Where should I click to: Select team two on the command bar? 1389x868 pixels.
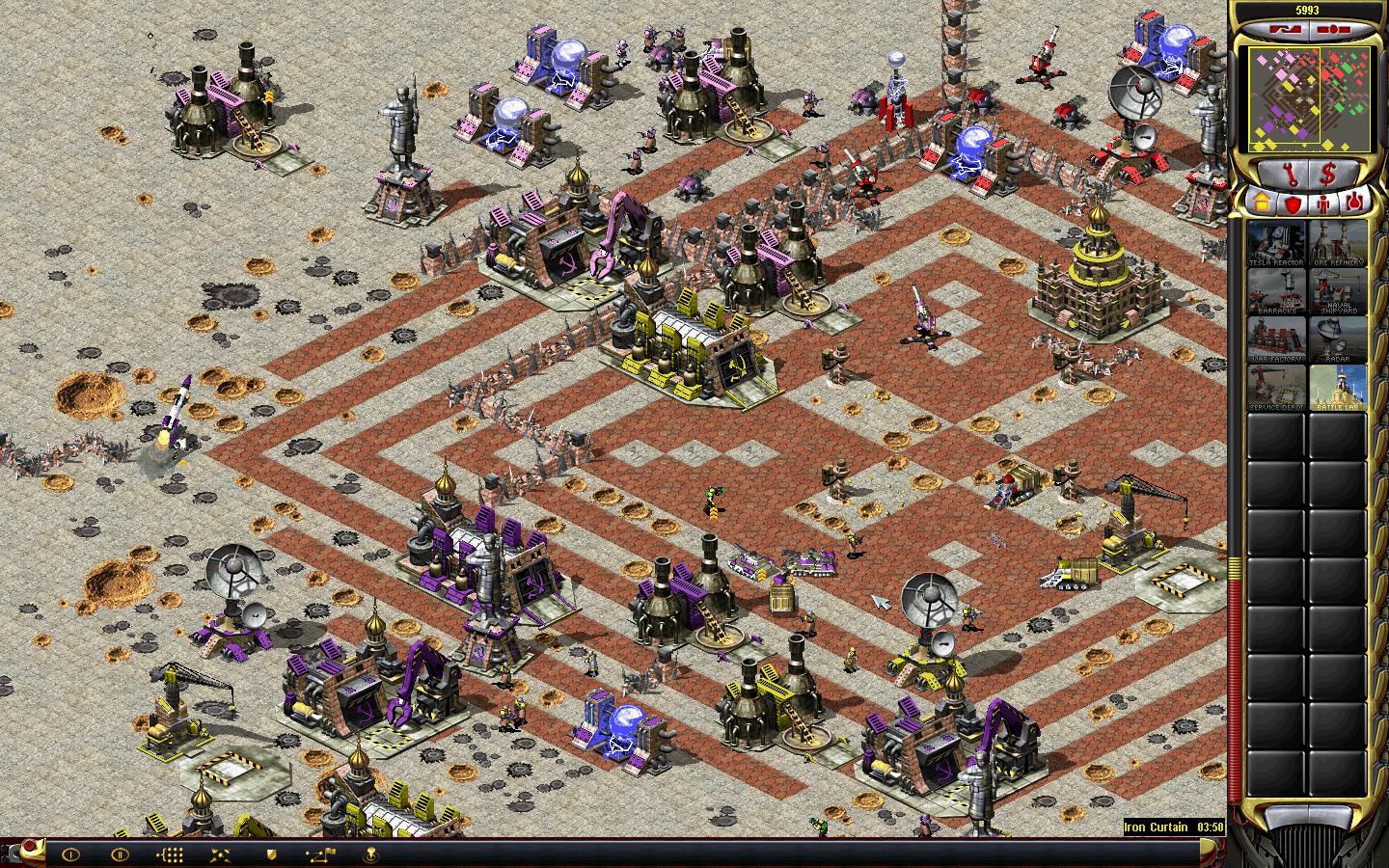120,854
